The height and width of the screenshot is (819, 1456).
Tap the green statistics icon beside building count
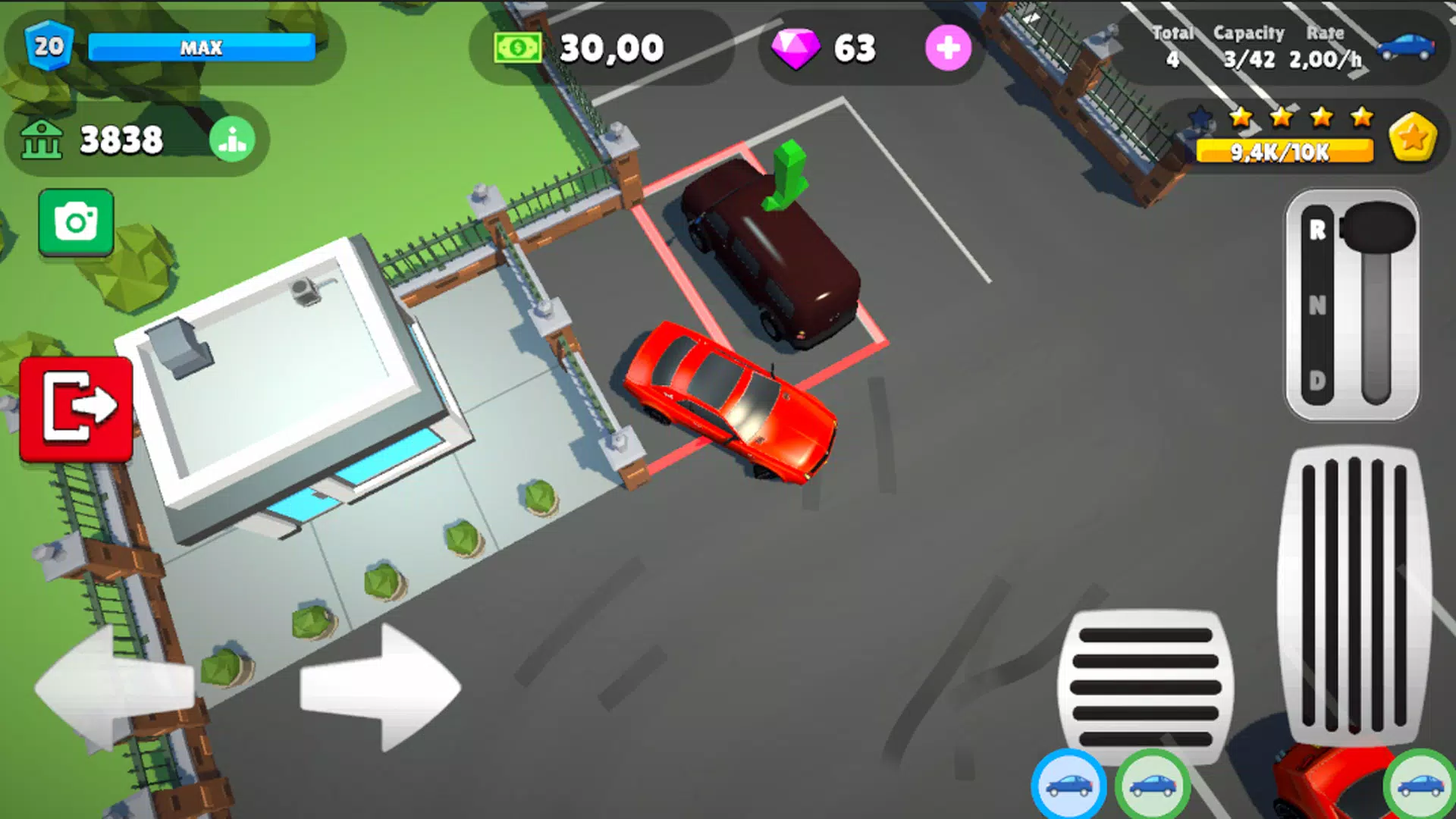(x=232, y=139)
